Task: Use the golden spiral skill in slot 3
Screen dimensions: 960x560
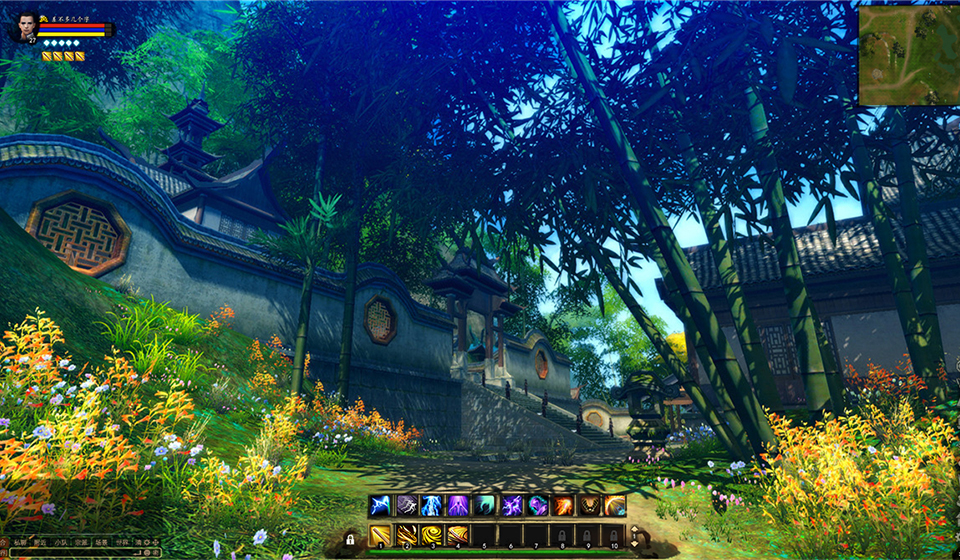Action: pyautogui.click(x=432, y=536)
